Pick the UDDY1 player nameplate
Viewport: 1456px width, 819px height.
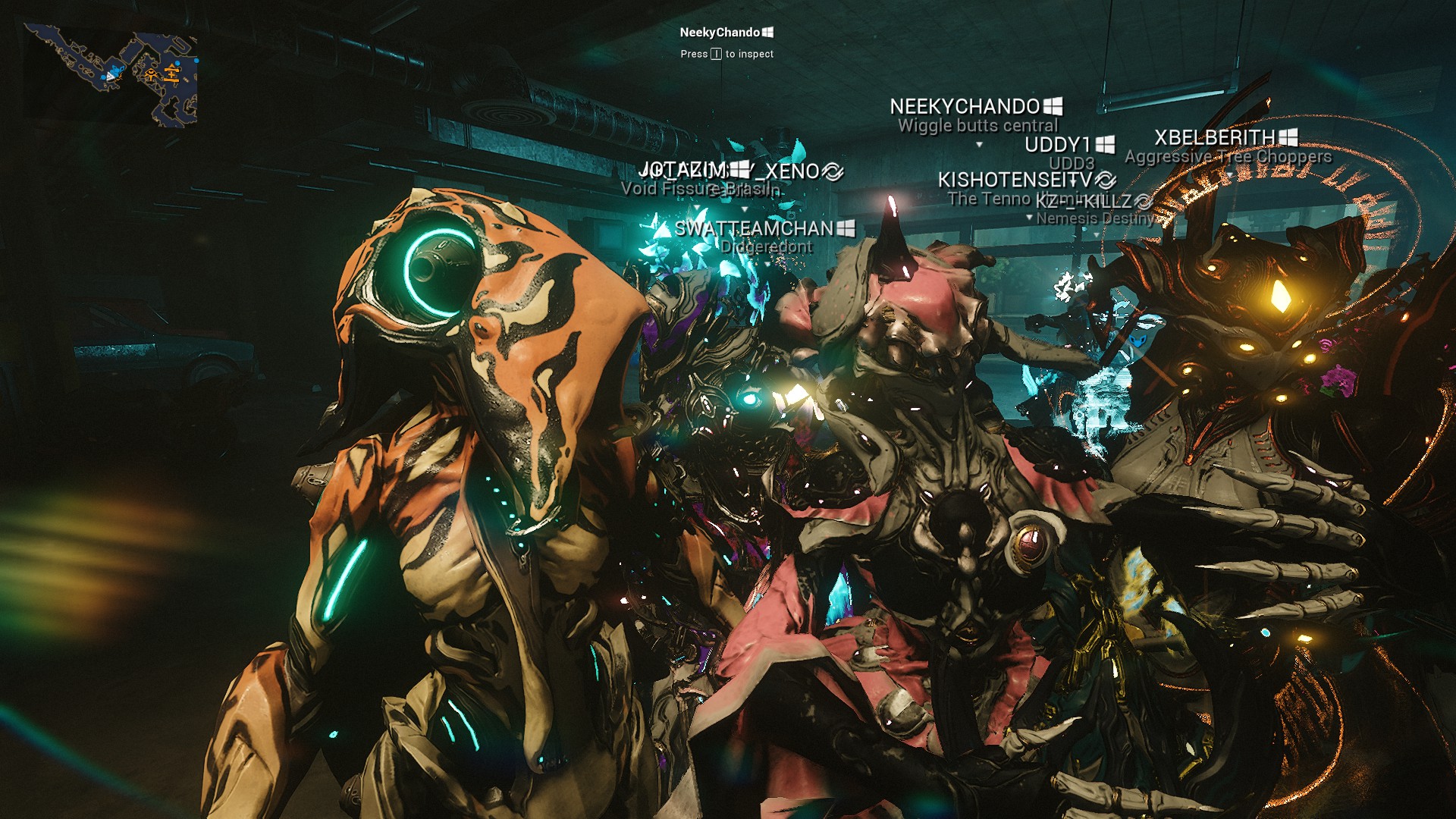[1058, 145]
